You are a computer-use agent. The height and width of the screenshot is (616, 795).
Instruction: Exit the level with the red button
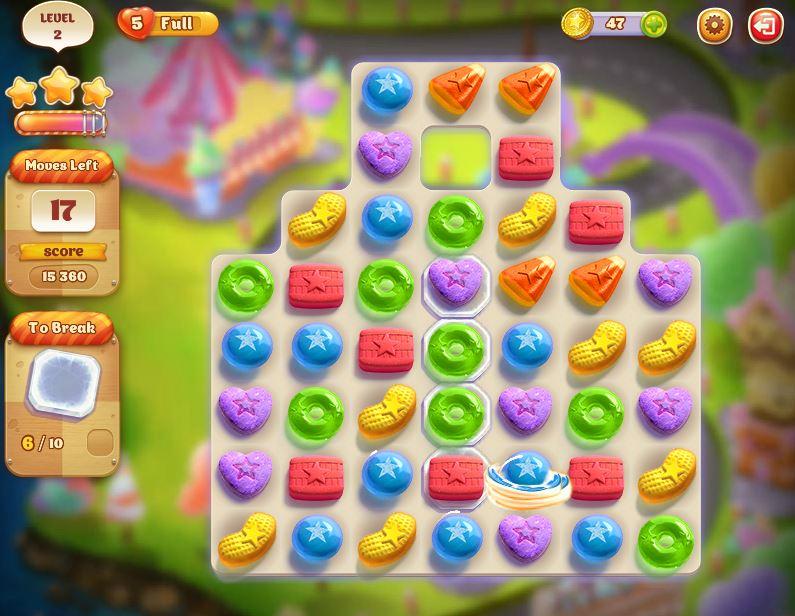(766, 25)
